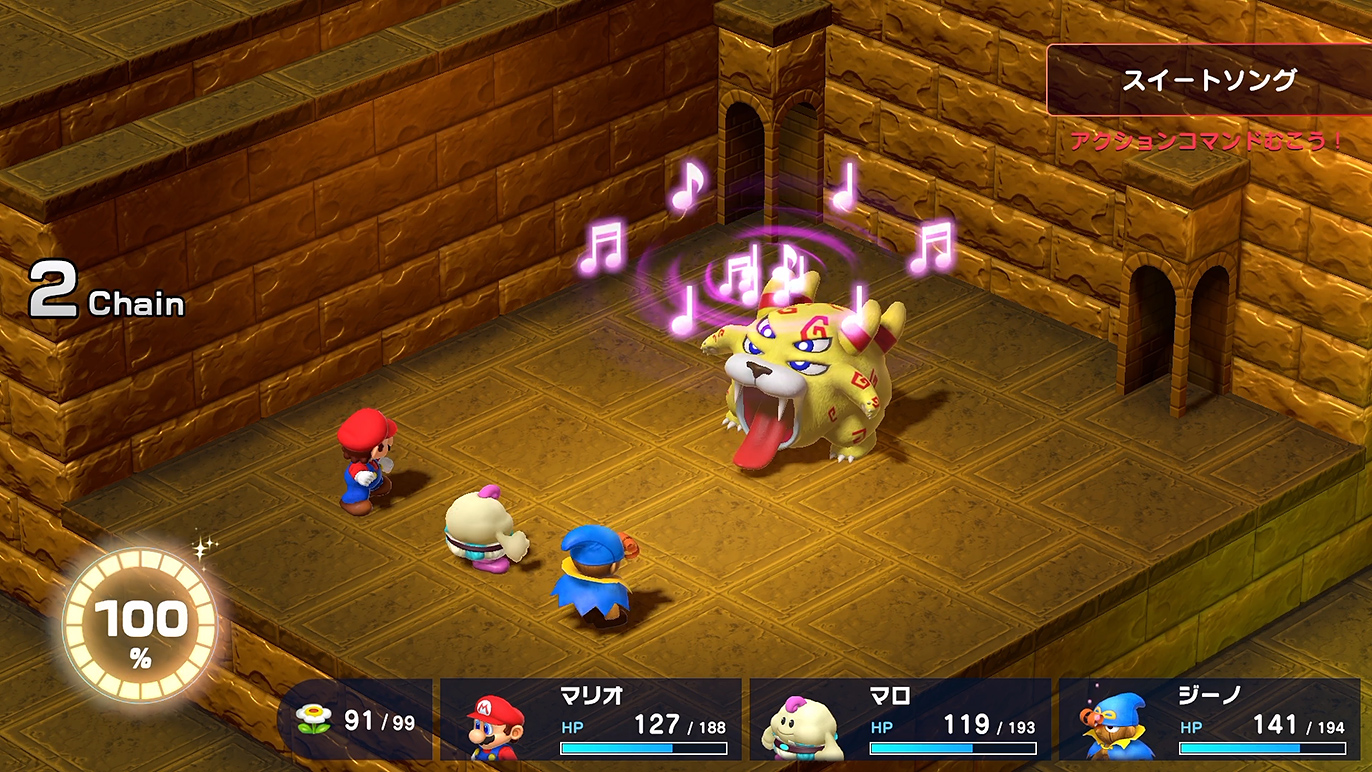Select Geno's party status panel
Image resolution: width=1372 pixels, height=772 pixels.
(x=1209, y=719)
